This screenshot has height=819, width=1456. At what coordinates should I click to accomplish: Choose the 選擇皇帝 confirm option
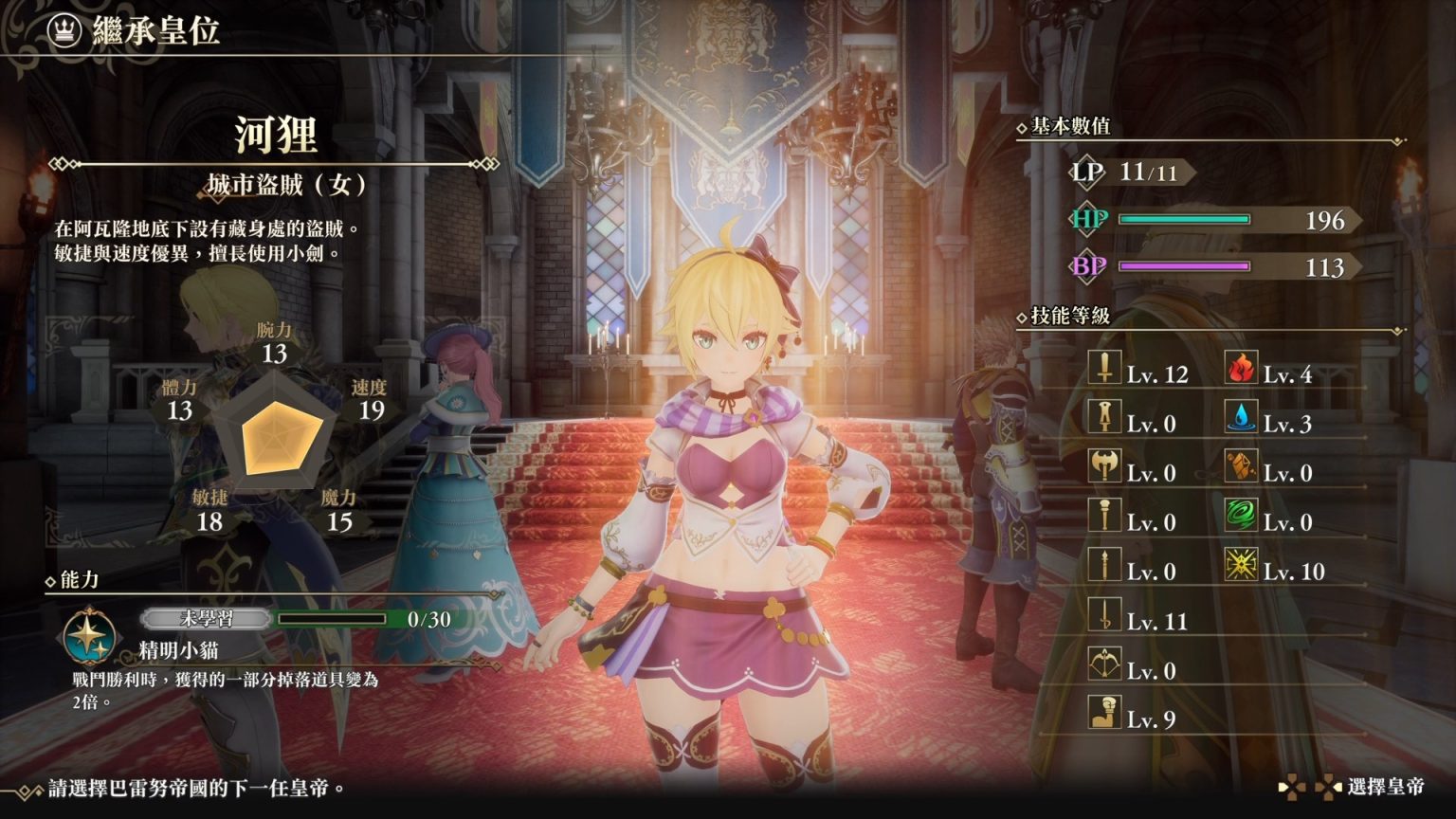[1384, 787]
